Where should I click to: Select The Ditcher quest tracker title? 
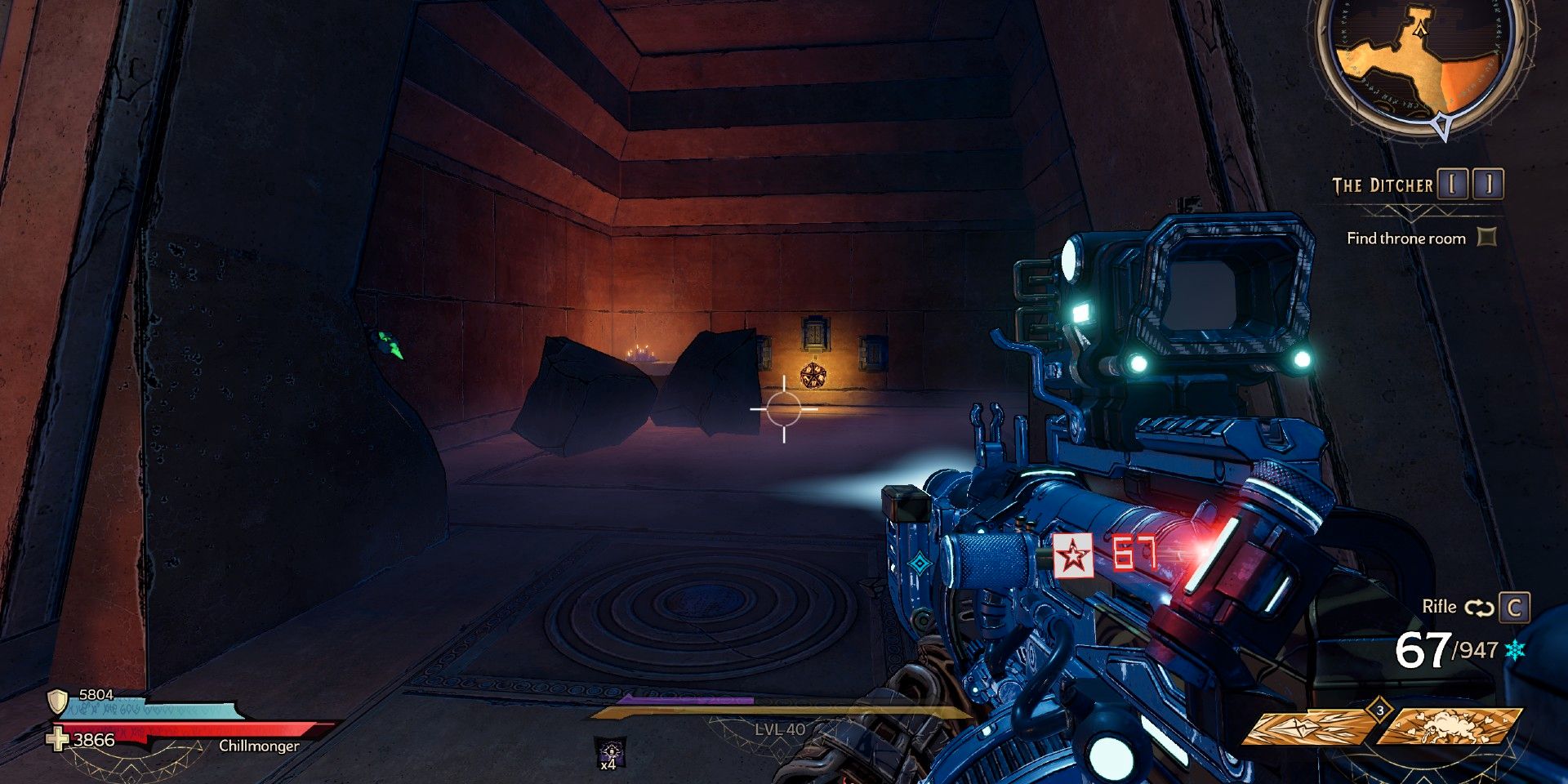pos(1382,186)
